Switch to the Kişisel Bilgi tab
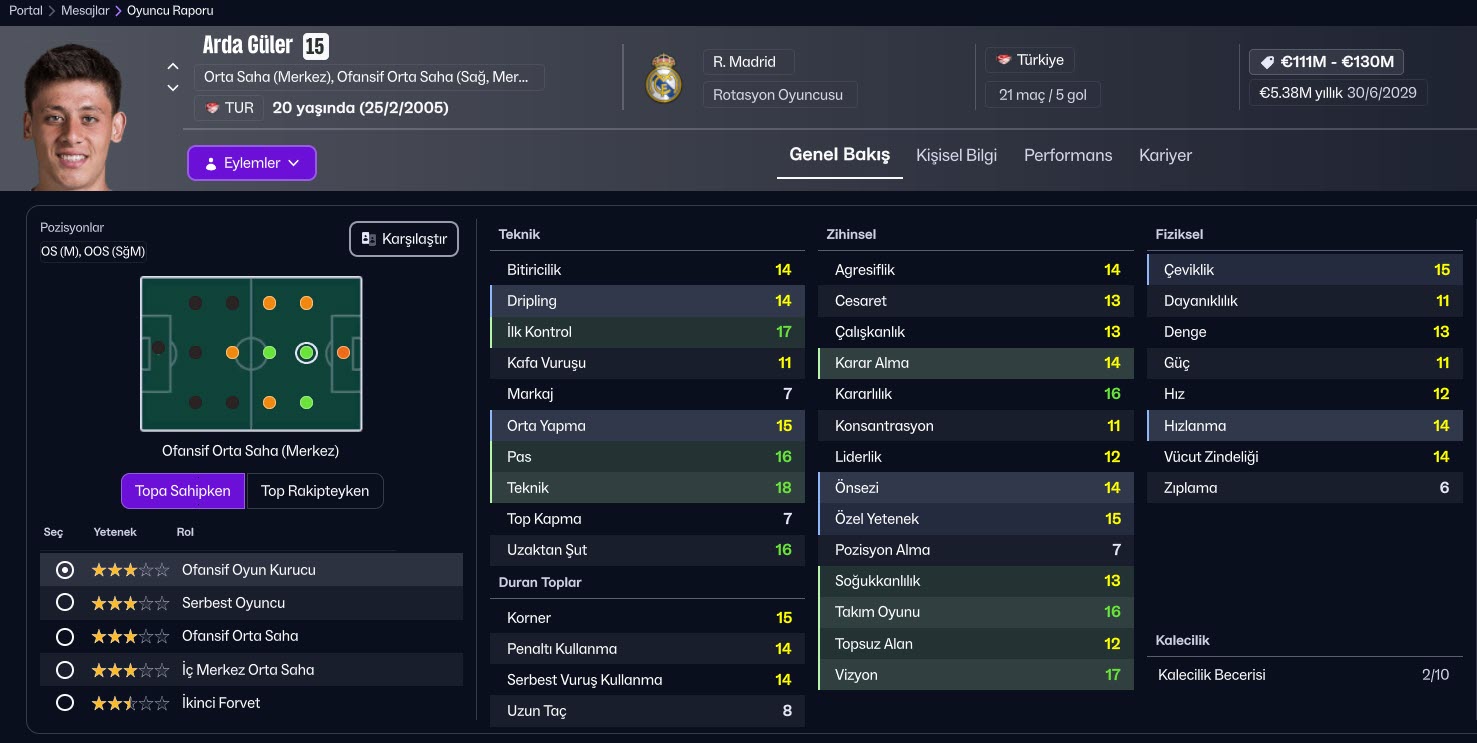The image size is (1477, 743). click(x=956, y=155)
